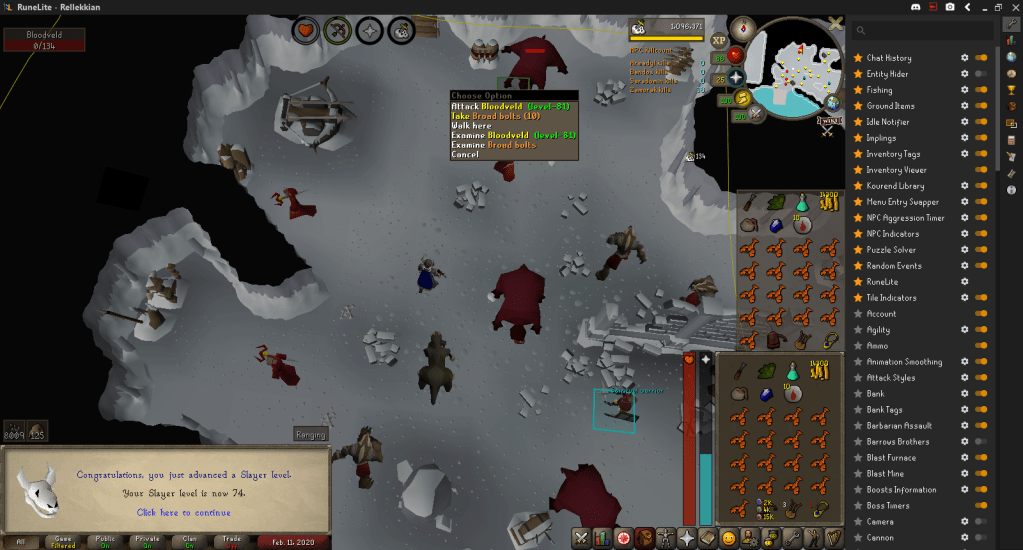Viewport: 1023px width, 550px height.
Task: Open the Emotes smiley face tab
Action: point(729,538)
